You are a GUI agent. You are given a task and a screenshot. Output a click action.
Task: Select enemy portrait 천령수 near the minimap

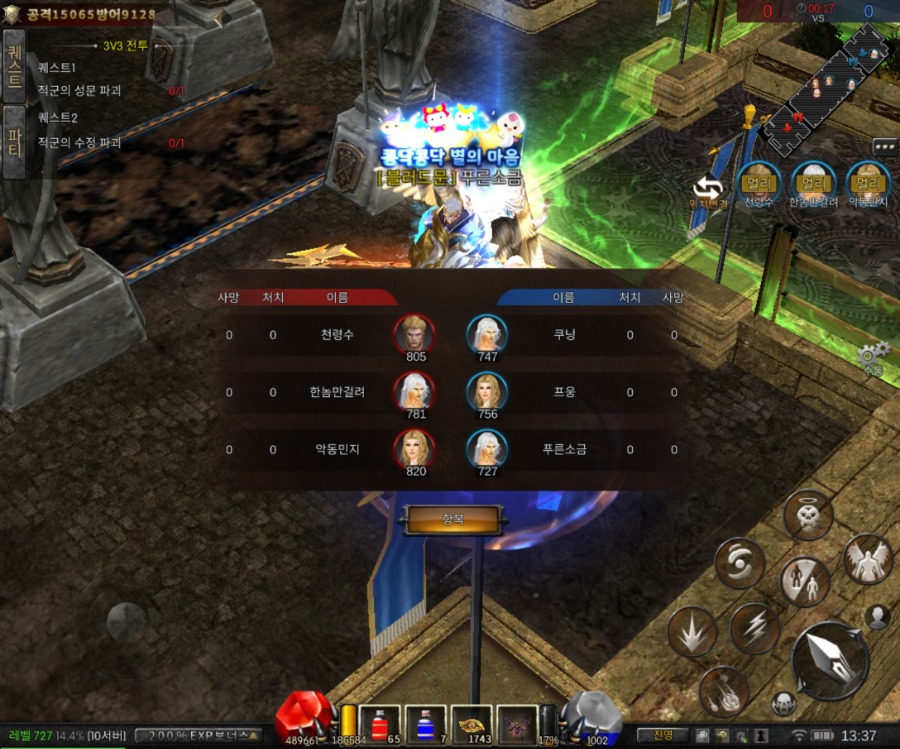click(x=761, y=182)
